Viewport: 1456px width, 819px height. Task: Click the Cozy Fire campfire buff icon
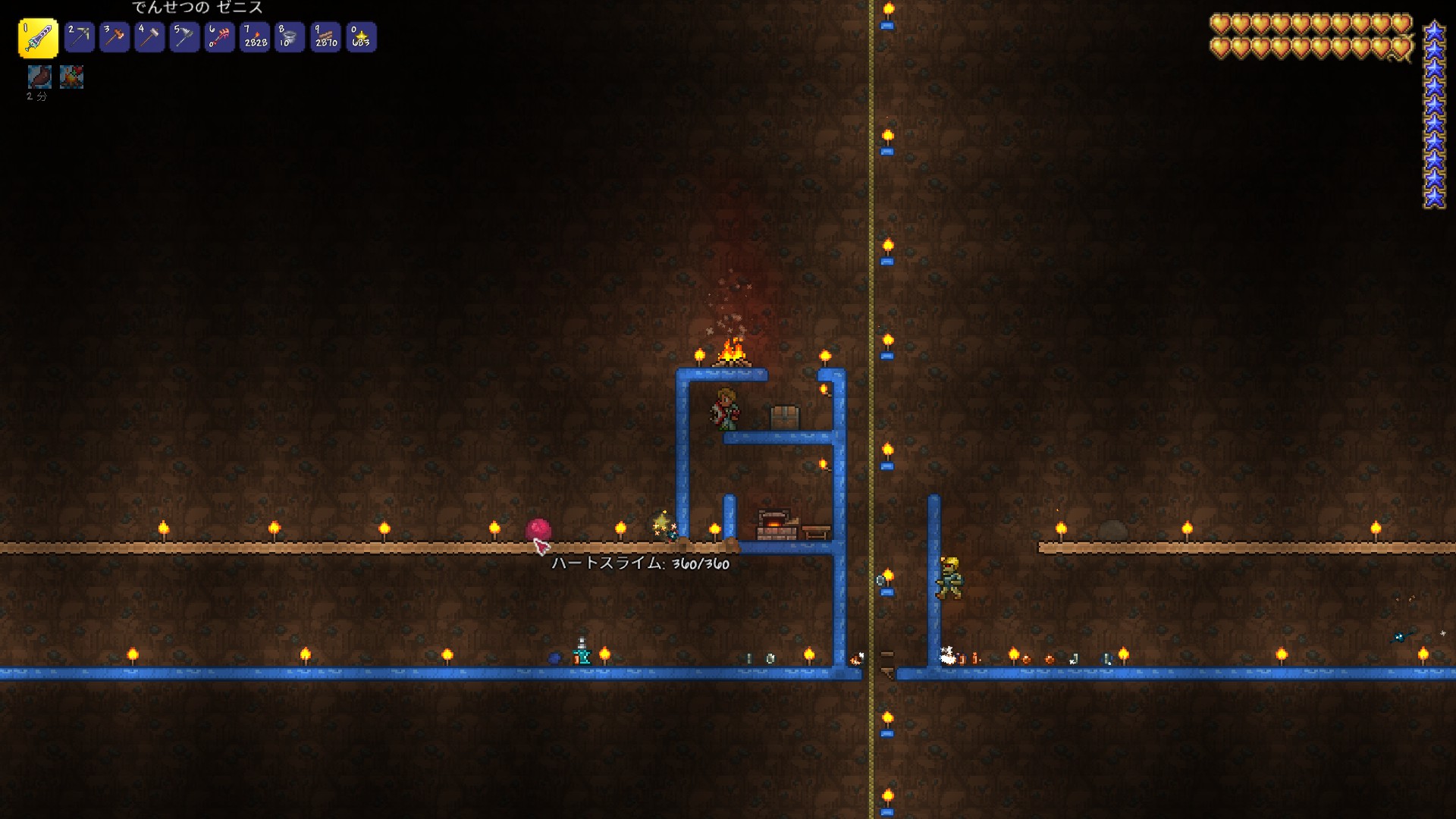[x=71, y=77]
